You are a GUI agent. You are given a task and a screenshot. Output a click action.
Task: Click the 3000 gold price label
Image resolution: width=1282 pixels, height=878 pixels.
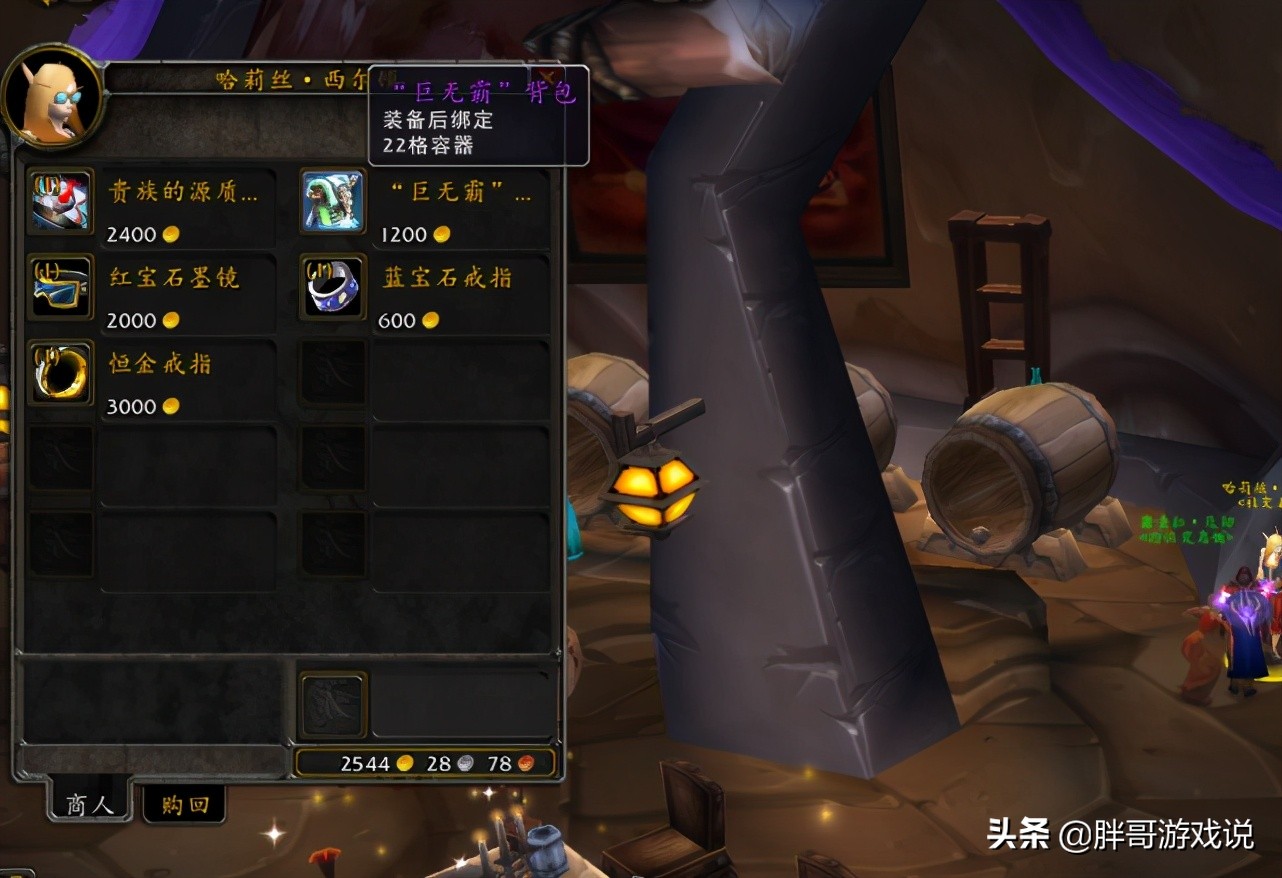click(x=131, y=406)
